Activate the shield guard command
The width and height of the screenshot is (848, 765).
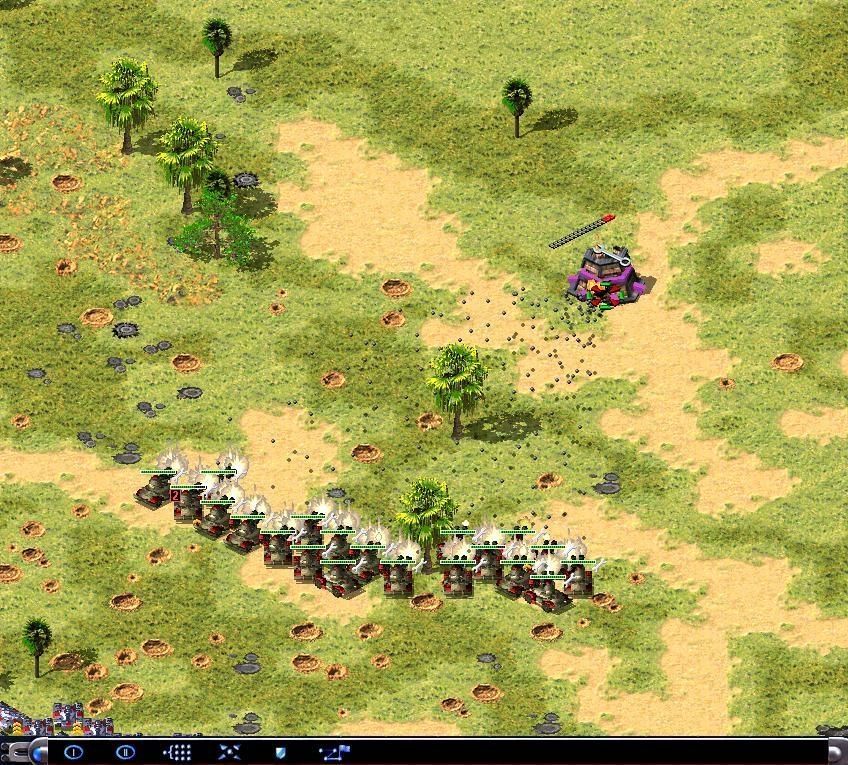pyautogui.click(x=280, y=752)
